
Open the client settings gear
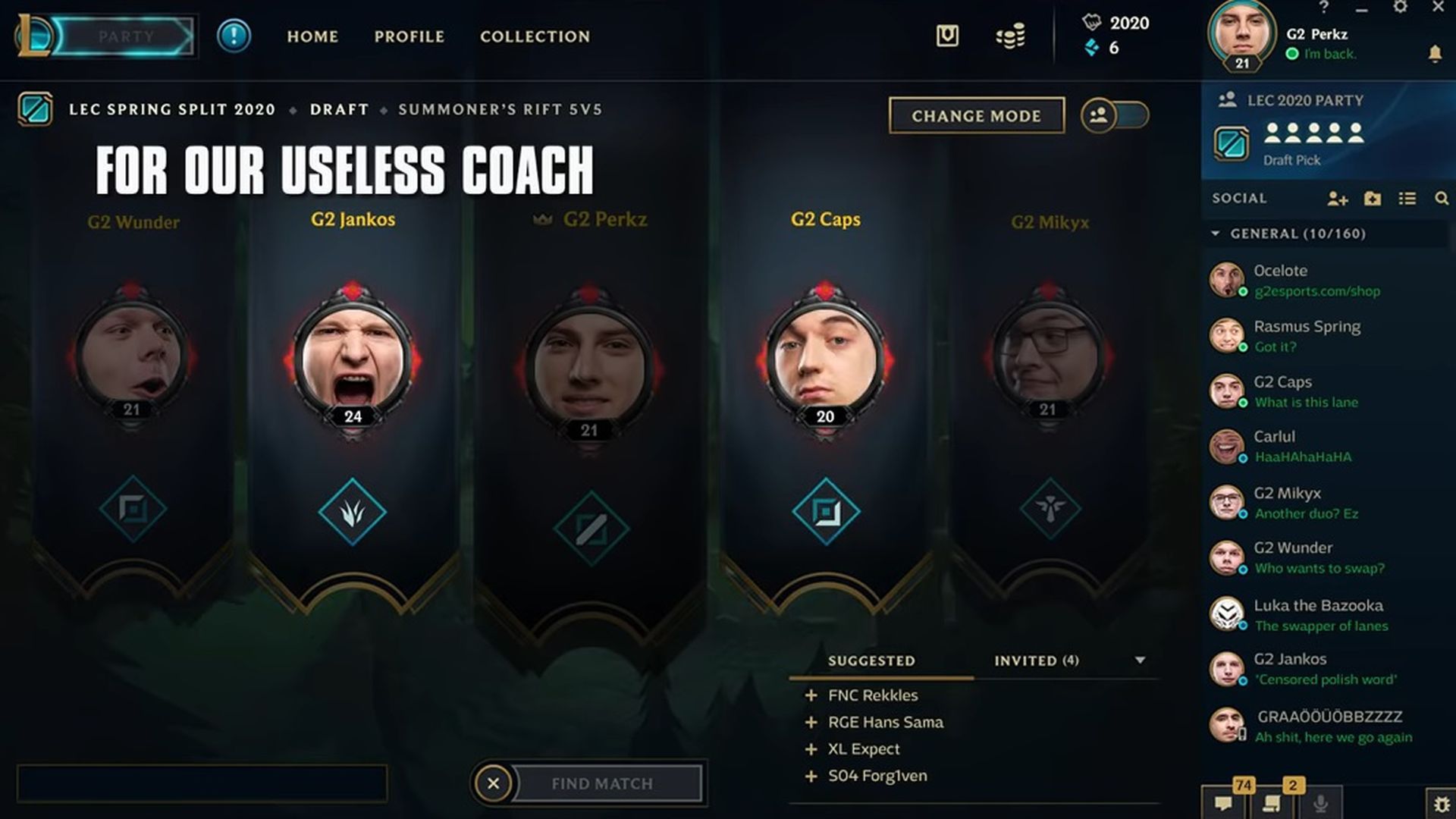[x=1399, y=8]
